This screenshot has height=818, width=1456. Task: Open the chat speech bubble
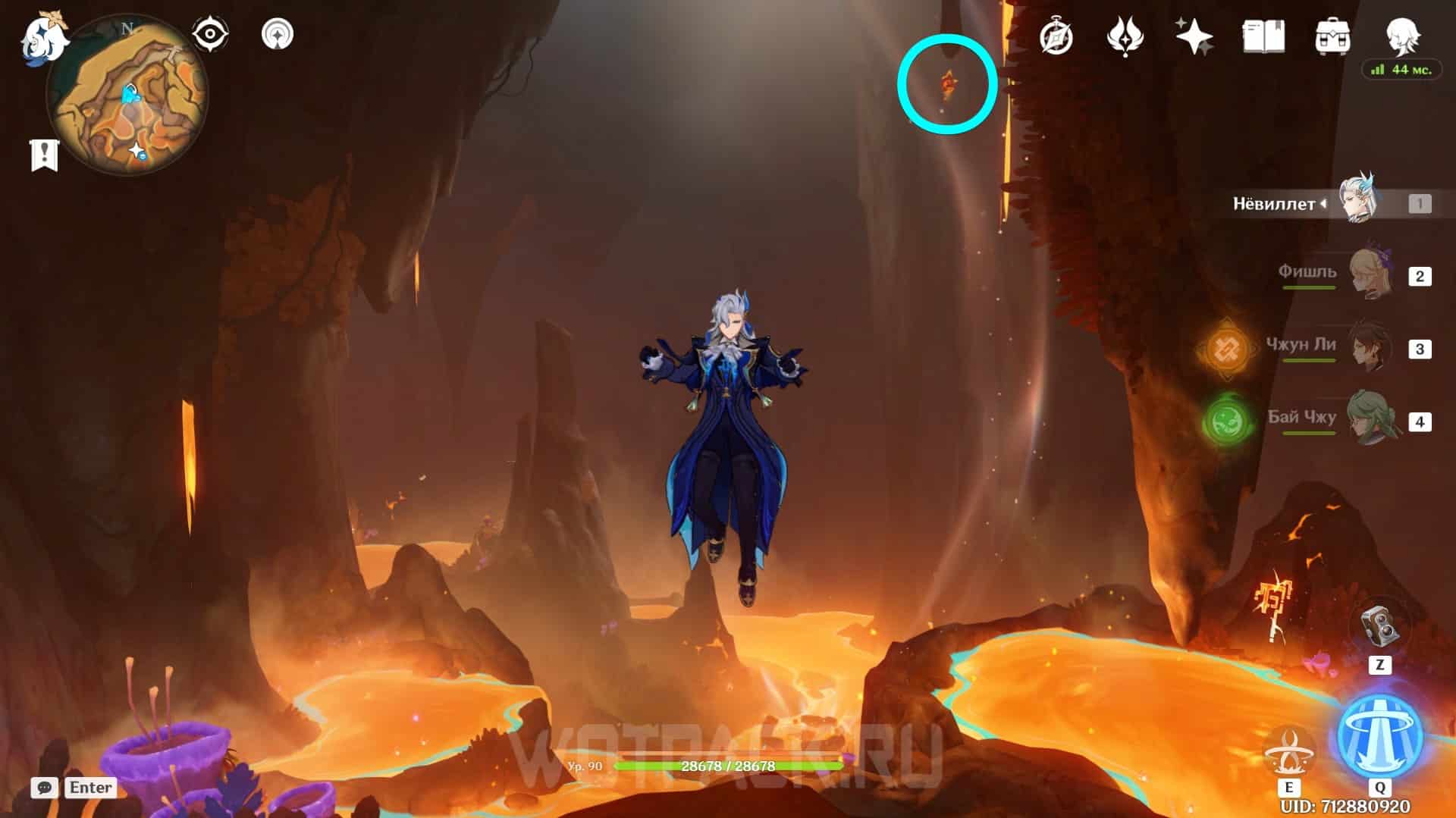[44, 788]
